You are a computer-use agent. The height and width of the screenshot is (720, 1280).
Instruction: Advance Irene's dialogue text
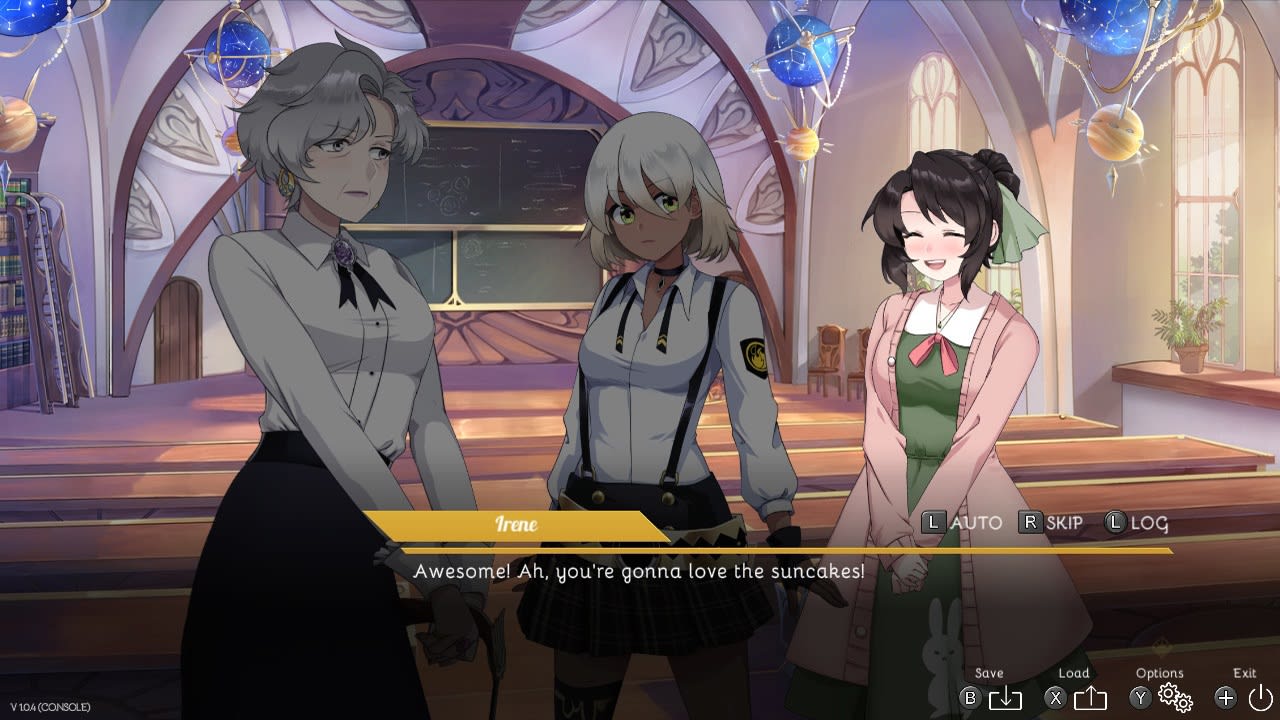640,572
